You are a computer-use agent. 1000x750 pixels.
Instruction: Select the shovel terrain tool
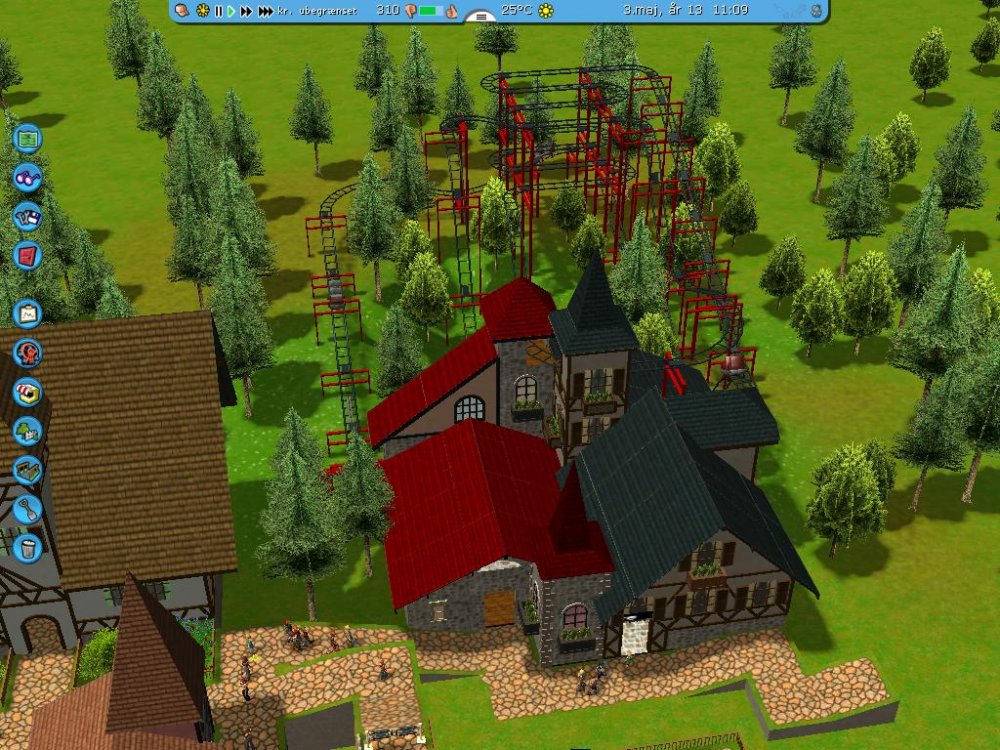coord(27,508)
